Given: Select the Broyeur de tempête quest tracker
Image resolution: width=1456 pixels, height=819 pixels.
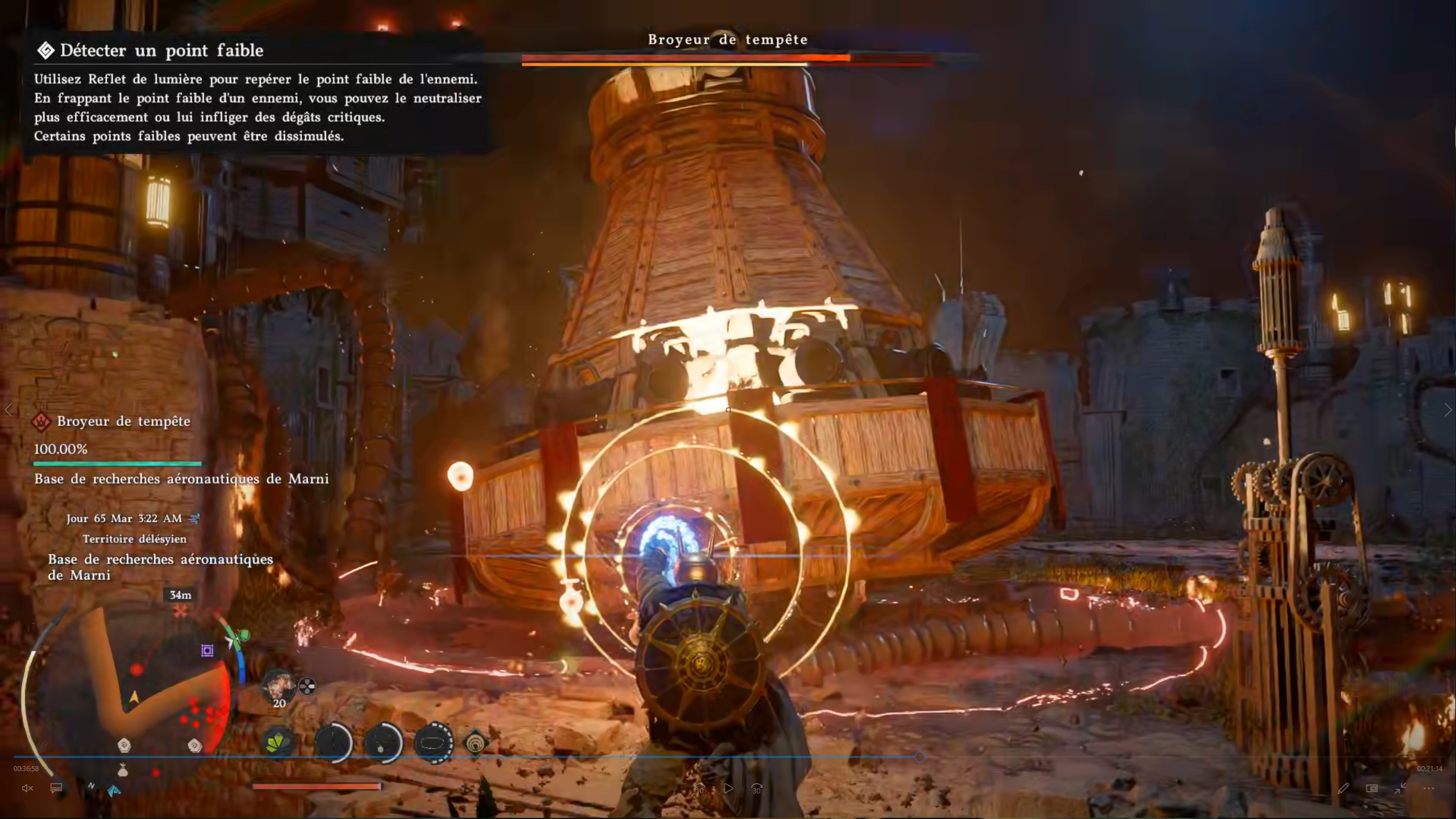Looking at the screenshot, I should click(x=123, y=421).
